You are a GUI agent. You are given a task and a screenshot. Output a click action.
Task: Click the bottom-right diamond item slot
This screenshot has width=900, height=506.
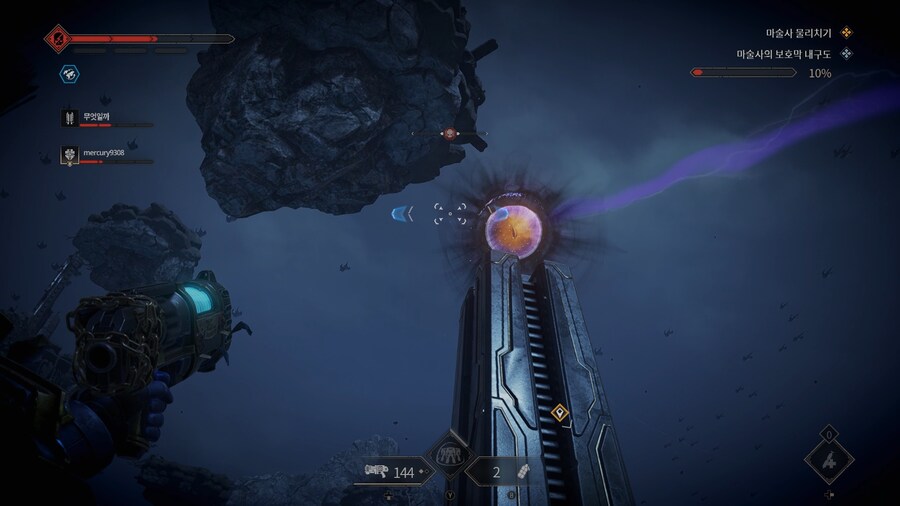pyautogui.click(x=829, y=461)
